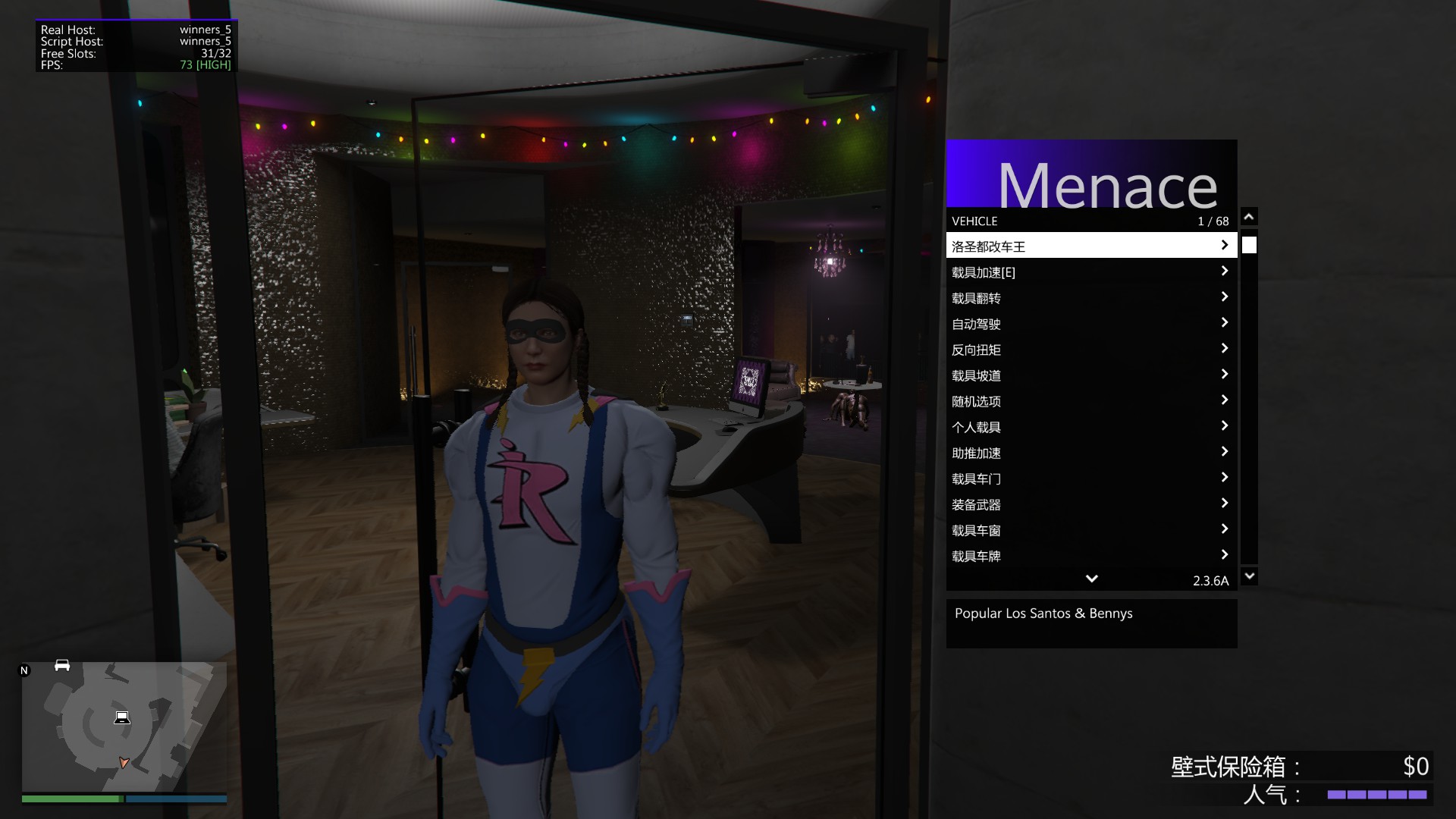Viewport: 1456px width, 819px height.
Task: Choose the 个人载具 menu entry
Action: pos(1090,426)
